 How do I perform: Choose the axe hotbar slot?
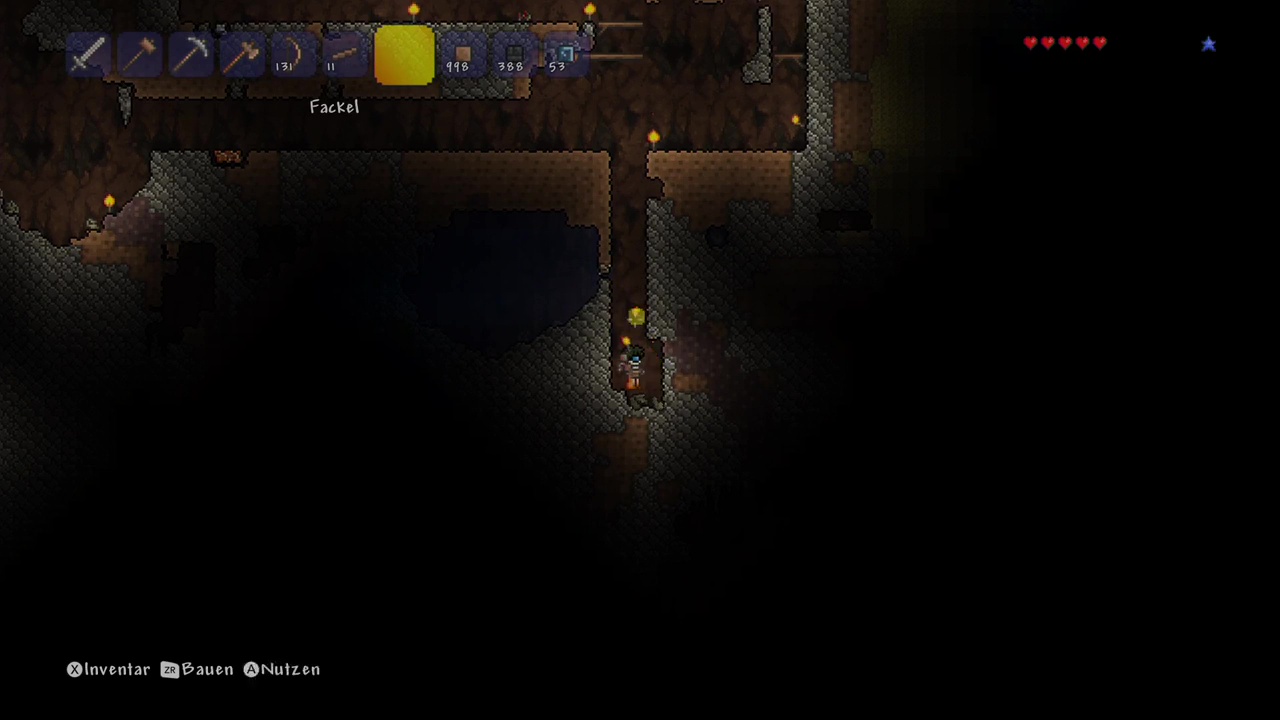pyautogui.click(x=241, y=55)
